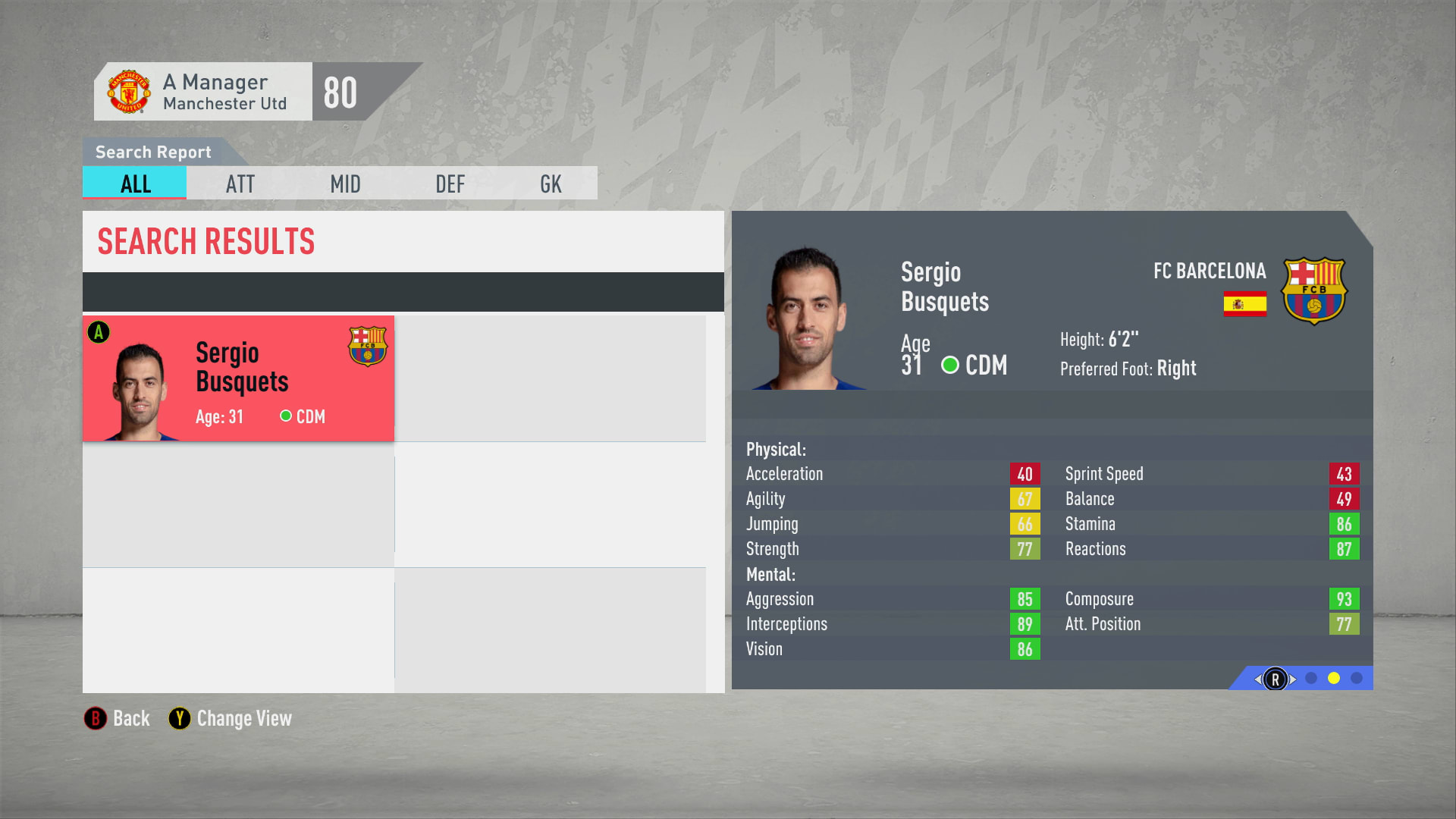Click the R stick page-switch indicator
This screenshot has width=1456, height=819.
1276,679
